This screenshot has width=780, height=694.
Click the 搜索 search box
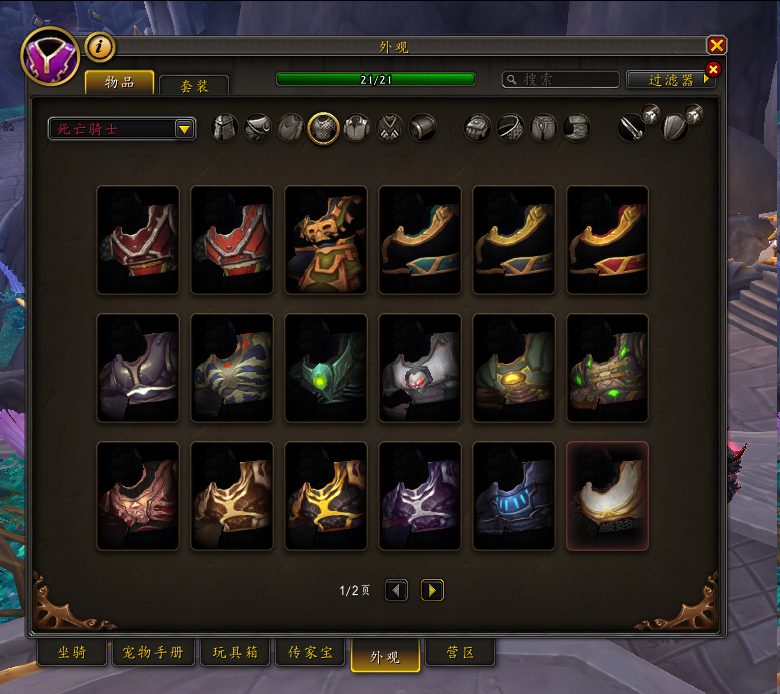[560, 79]
